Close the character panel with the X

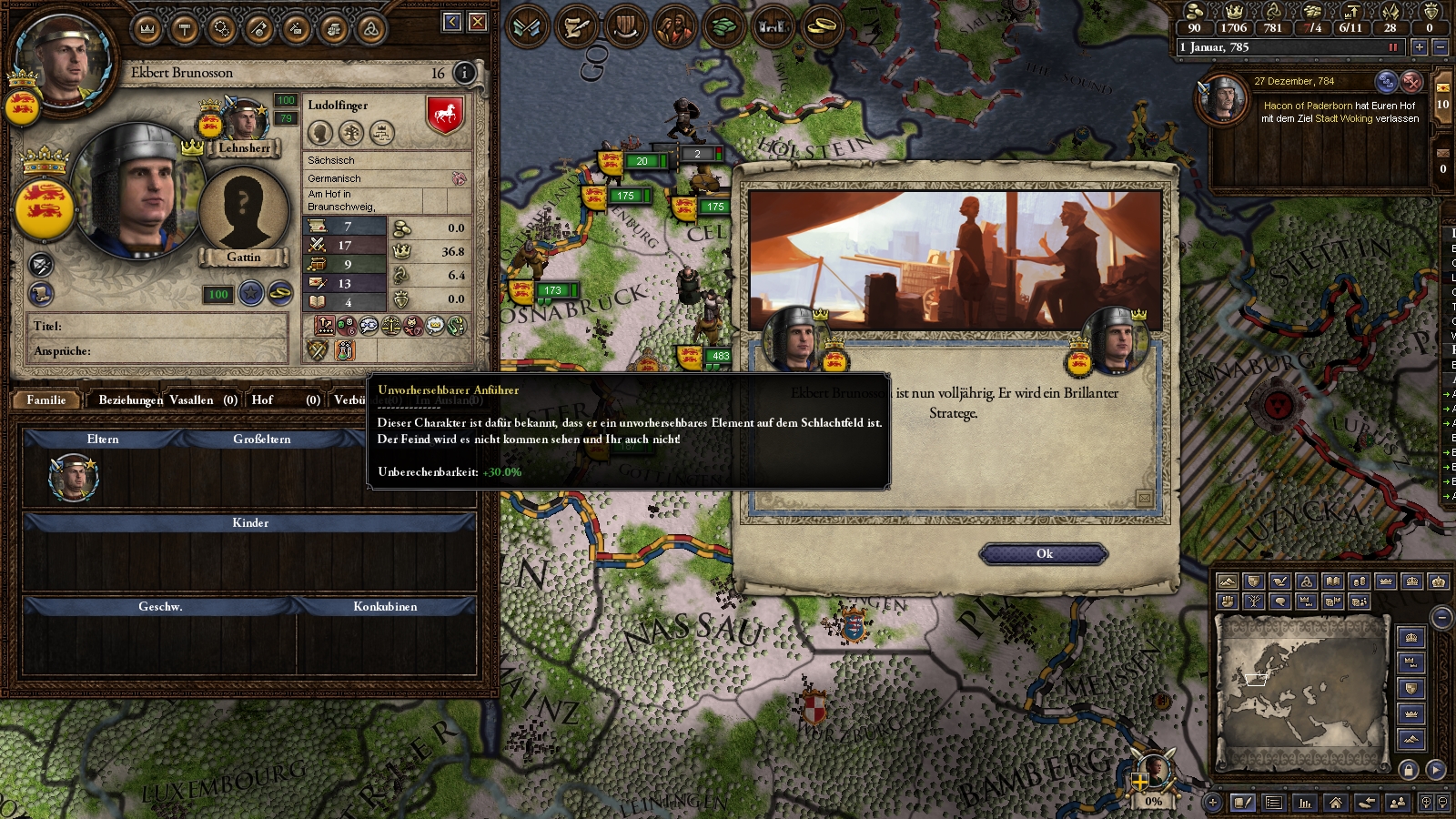pos(478,22)
